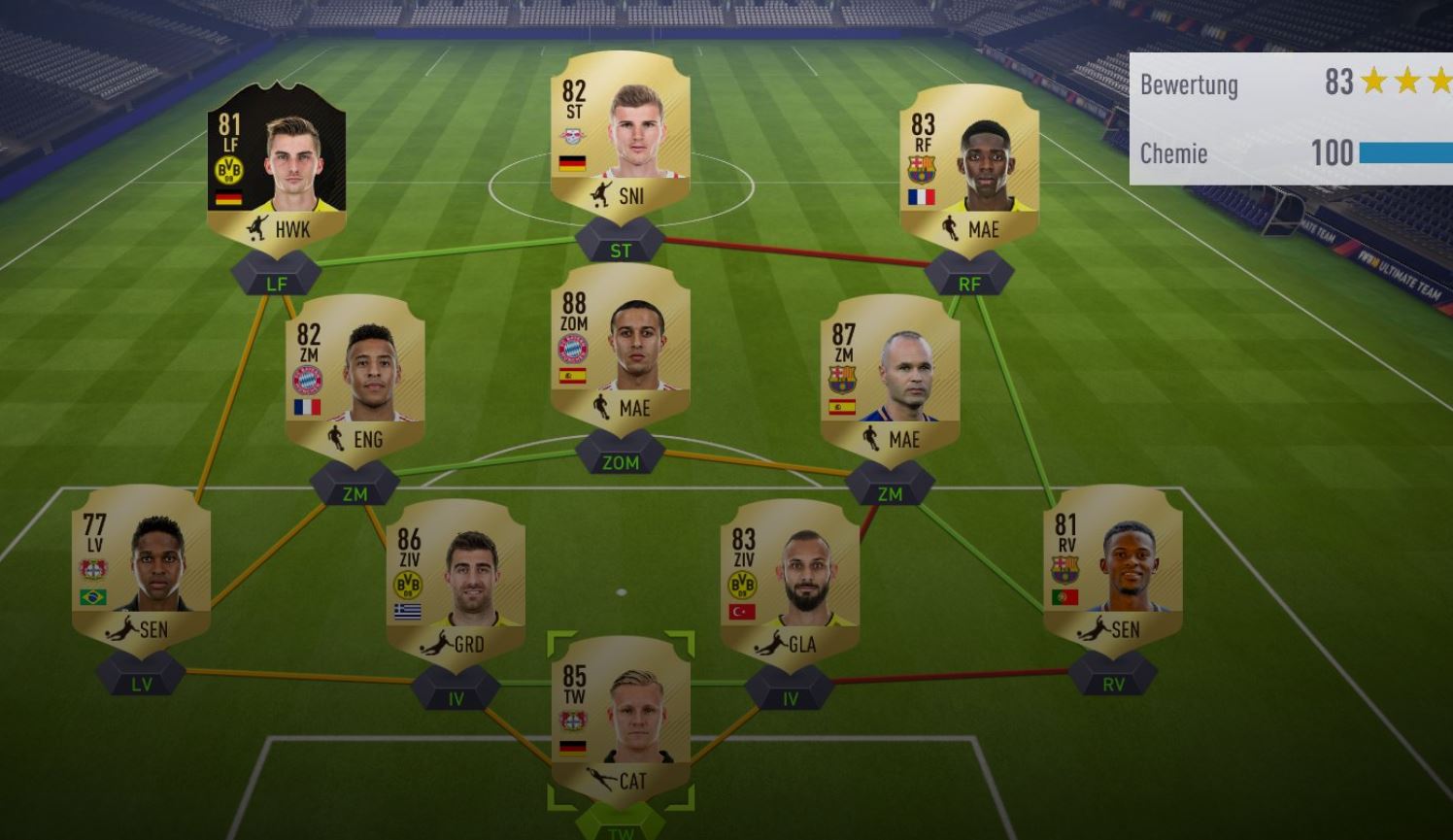This screenshot has height=840, width=1453.
Task: Choose the highlighted 85-rated TW goalkeeper card
Action: coord(621,721)
